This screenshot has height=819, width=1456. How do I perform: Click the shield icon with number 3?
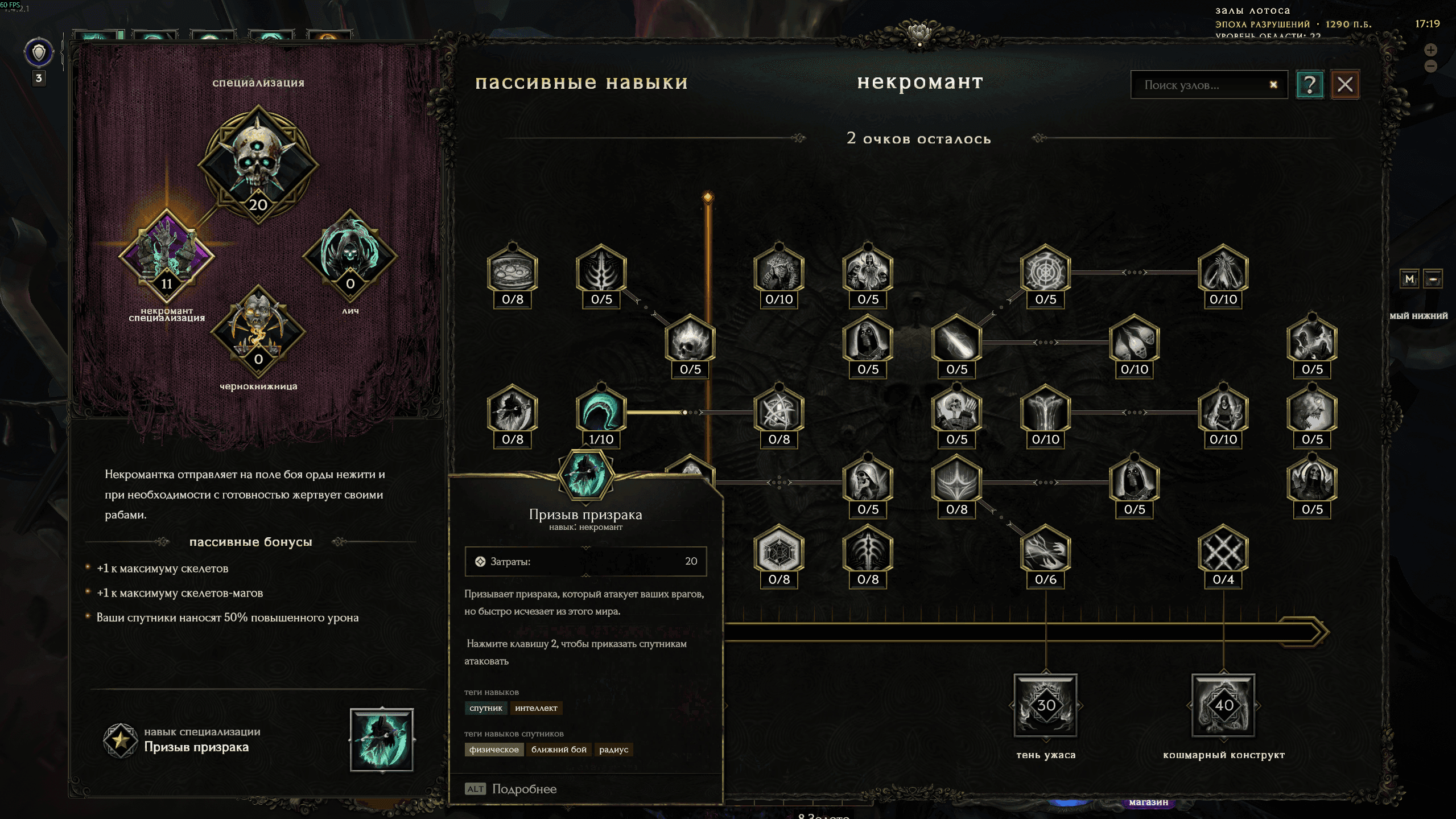click(x=39, y=53)
